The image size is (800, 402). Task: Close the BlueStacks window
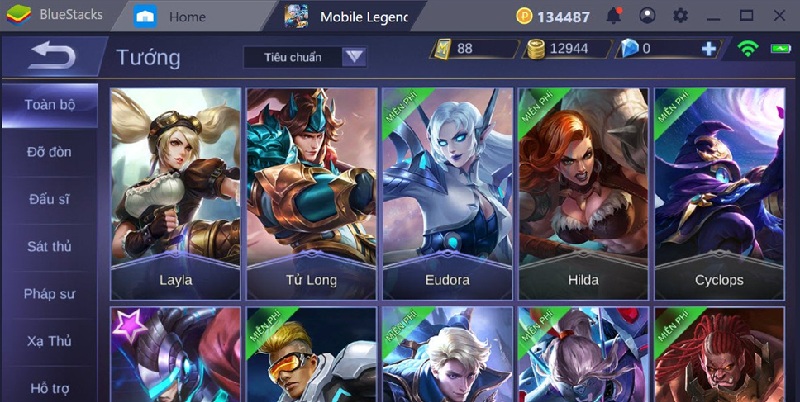coord(776,15)
